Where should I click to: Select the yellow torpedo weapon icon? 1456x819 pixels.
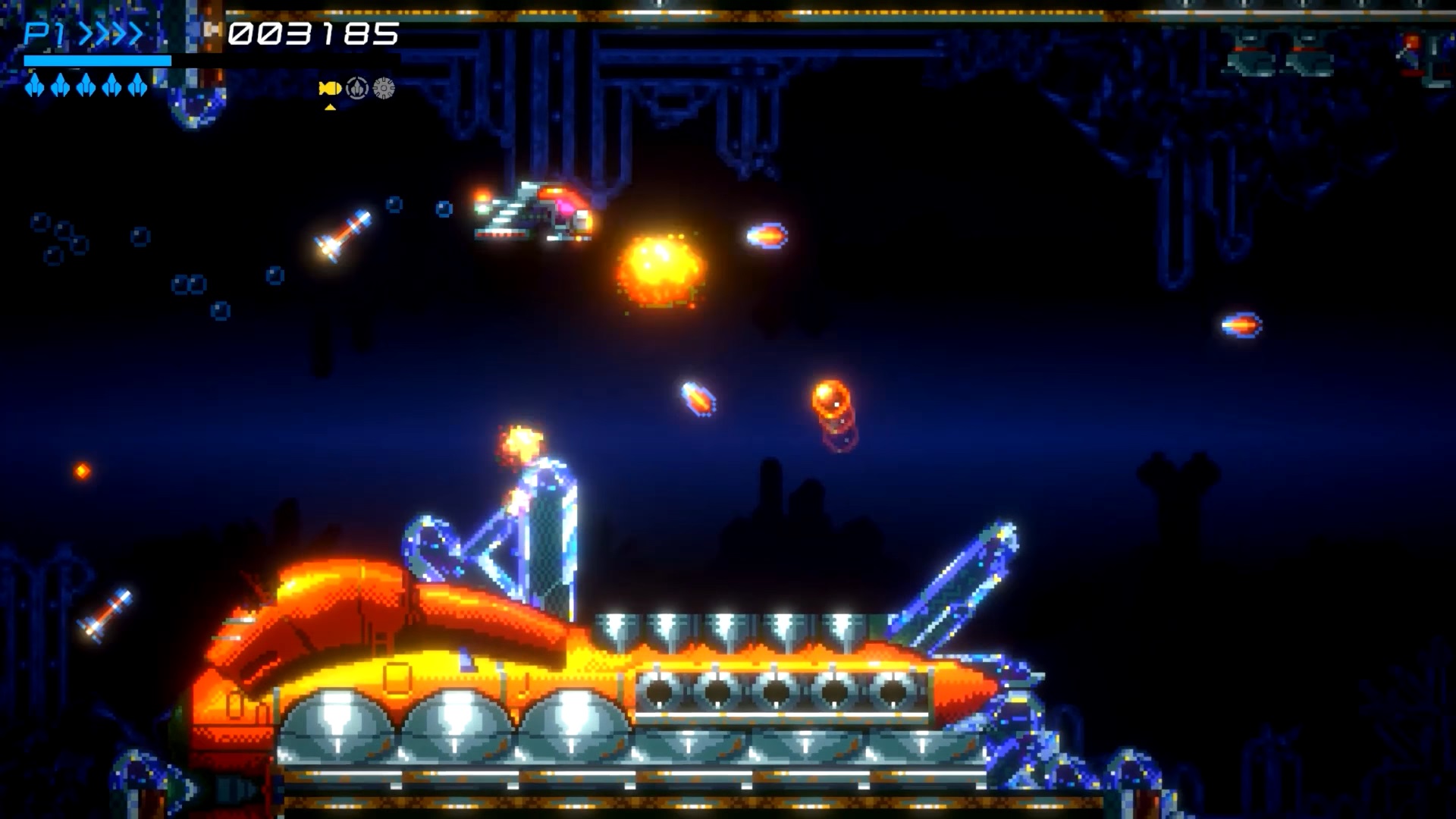[x=330, y=89]
